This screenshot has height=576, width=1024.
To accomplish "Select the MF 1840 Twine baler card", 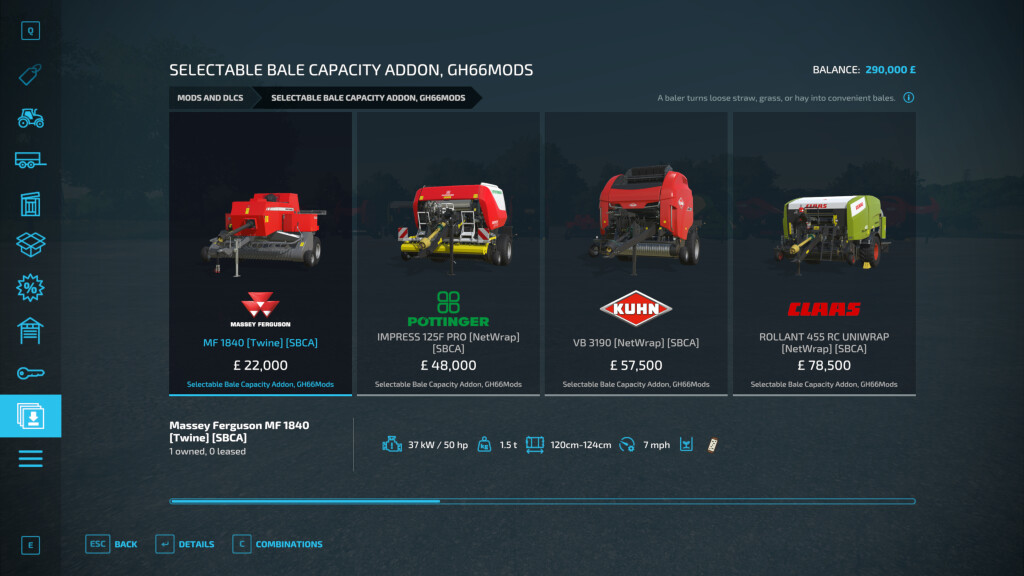I will click(x=260, y=253).
